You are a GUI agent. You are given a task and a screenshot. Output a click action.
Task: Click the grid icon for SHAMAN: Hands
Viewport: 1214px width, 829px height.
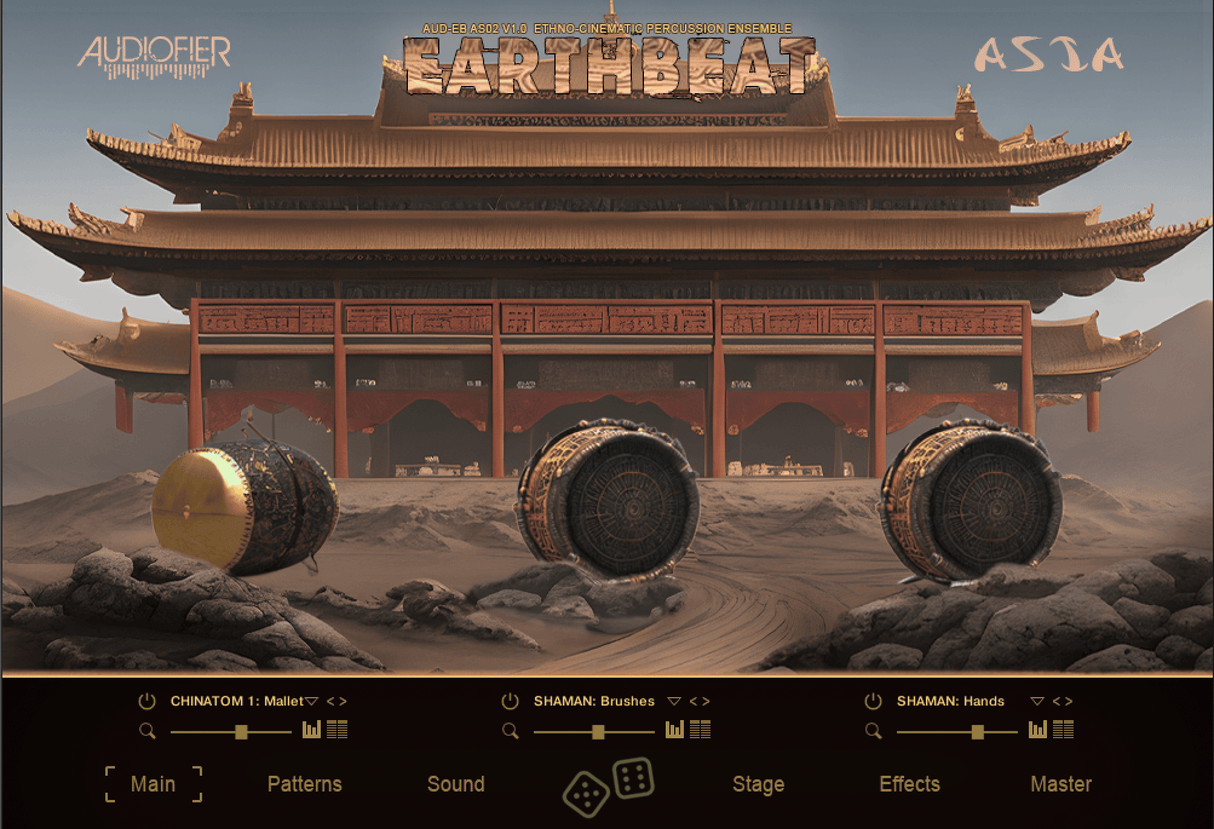[x=1063, y=730]
